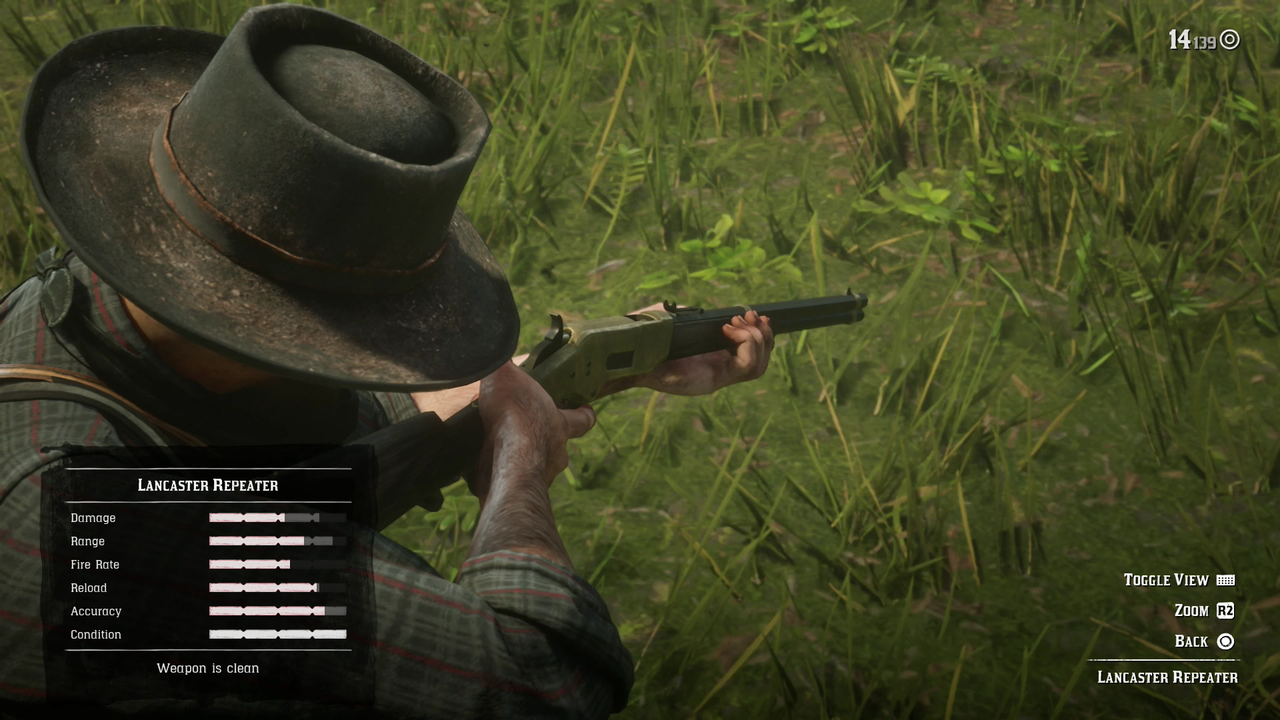Select the Lancaster Repeater label at bottom right

click(1166, 677)
